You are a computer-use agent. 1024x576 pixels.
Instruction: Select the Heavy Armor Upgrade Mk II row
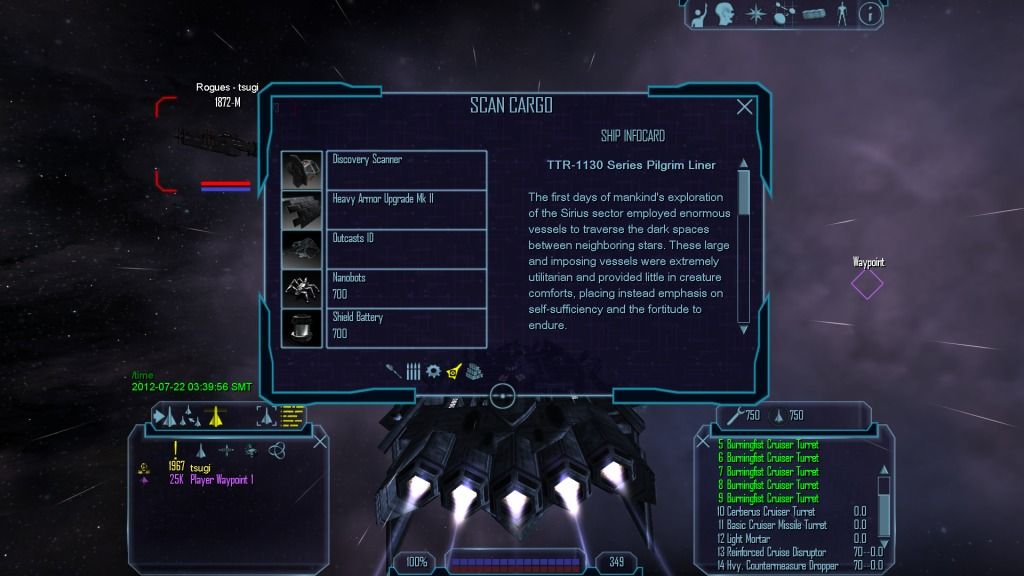click(x=406, y=209)
